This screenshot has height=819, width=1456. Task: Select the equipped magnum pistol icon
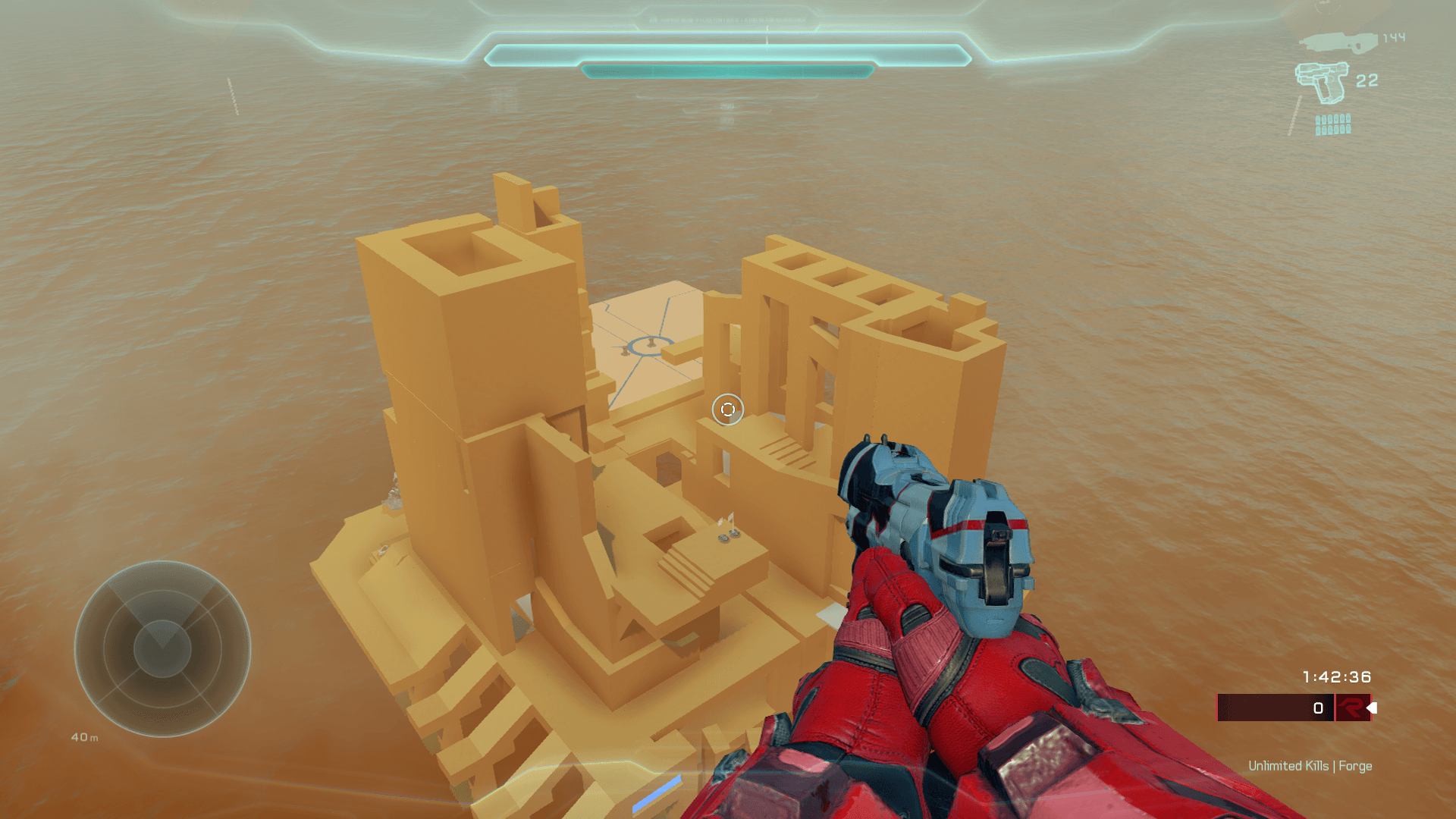point(1322,82)
